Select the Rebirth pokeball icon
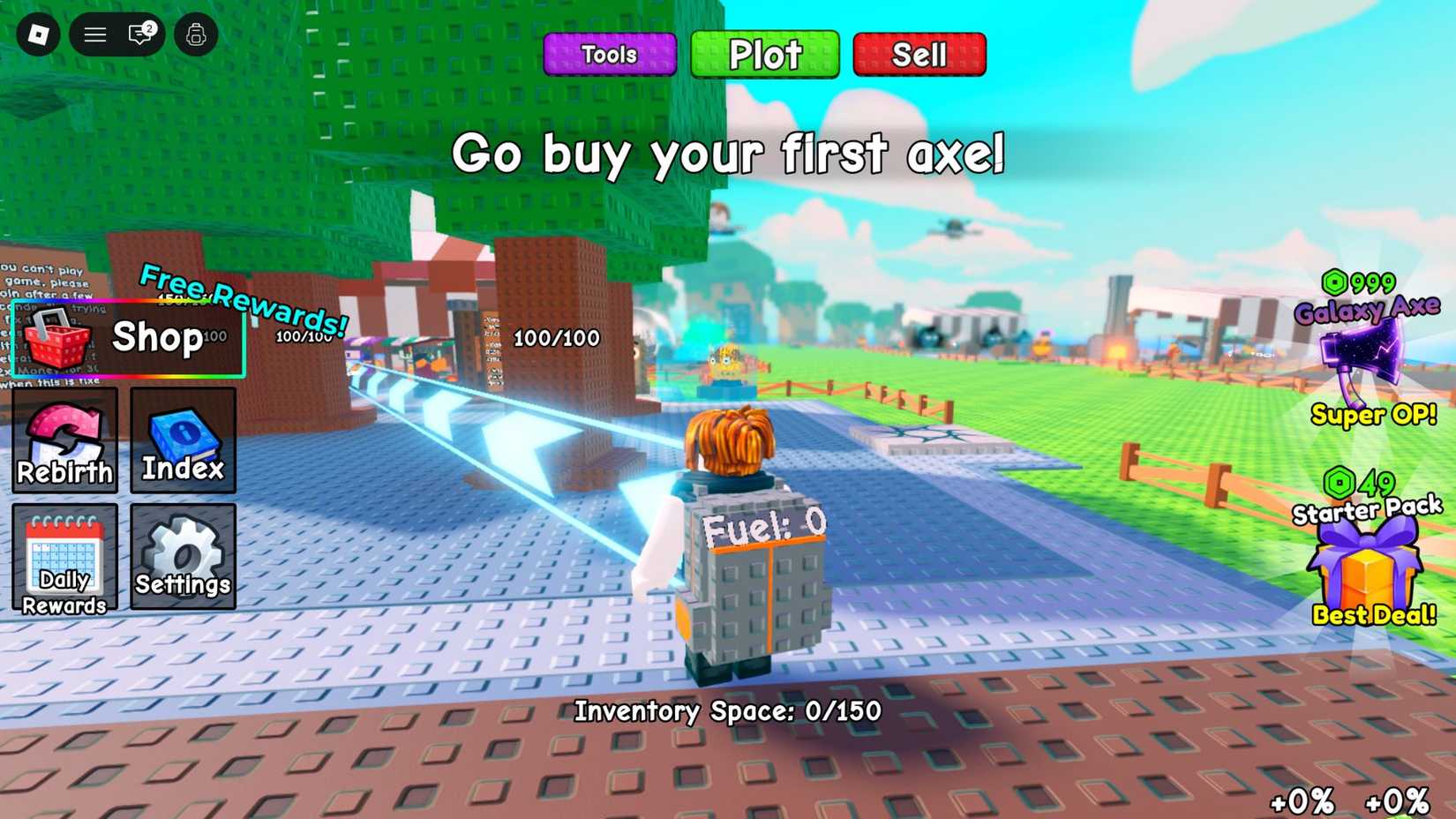 [64, 441]
